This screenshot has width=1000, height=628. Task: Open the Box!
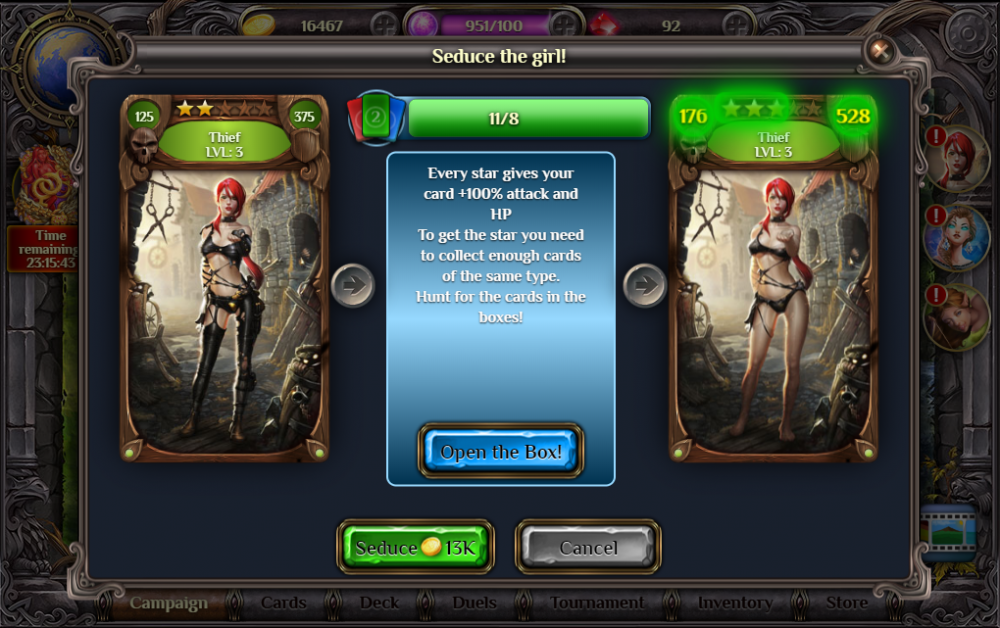pos(501,452)
